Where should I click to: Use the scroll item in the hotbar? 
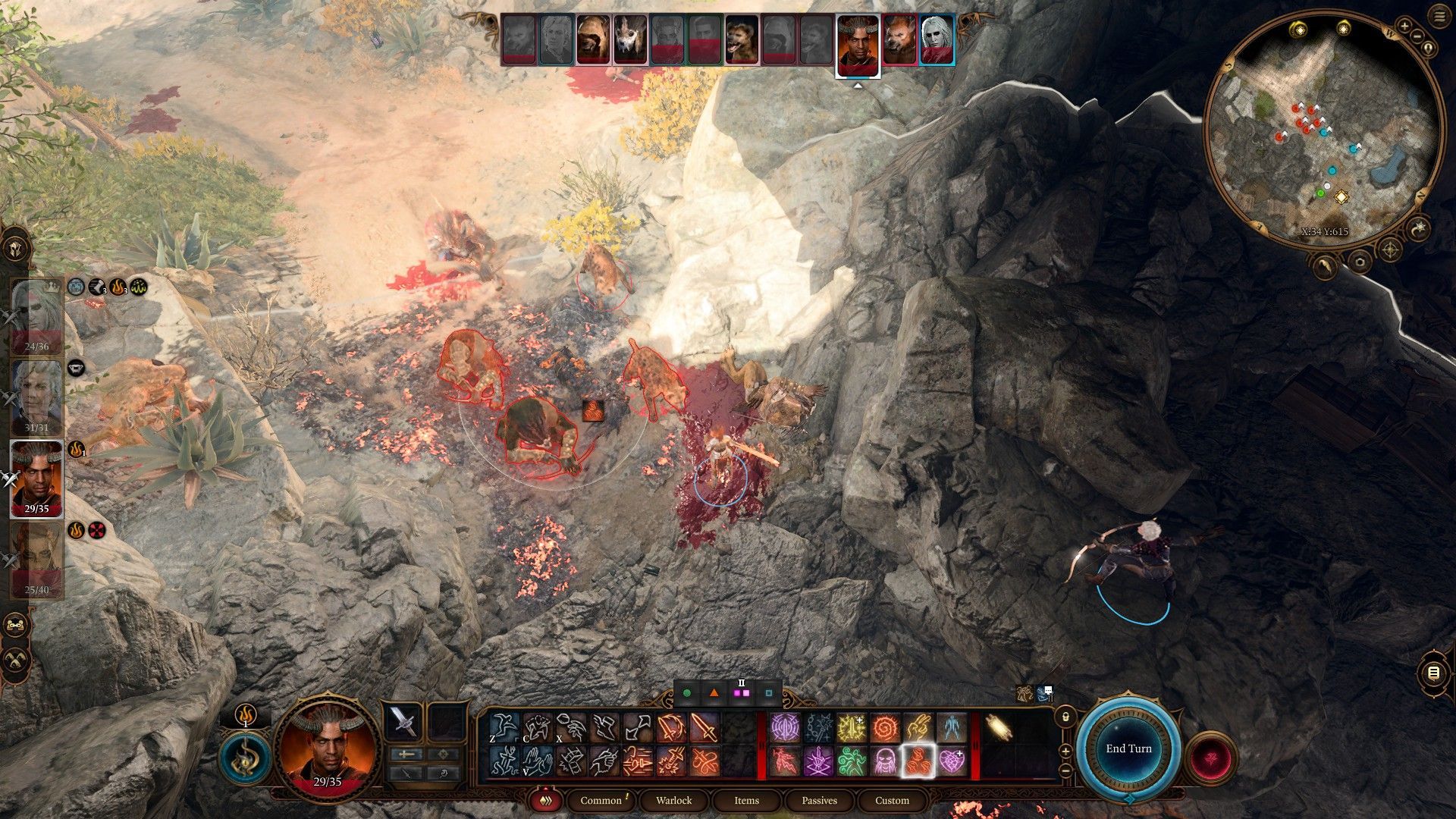(998, 727)
